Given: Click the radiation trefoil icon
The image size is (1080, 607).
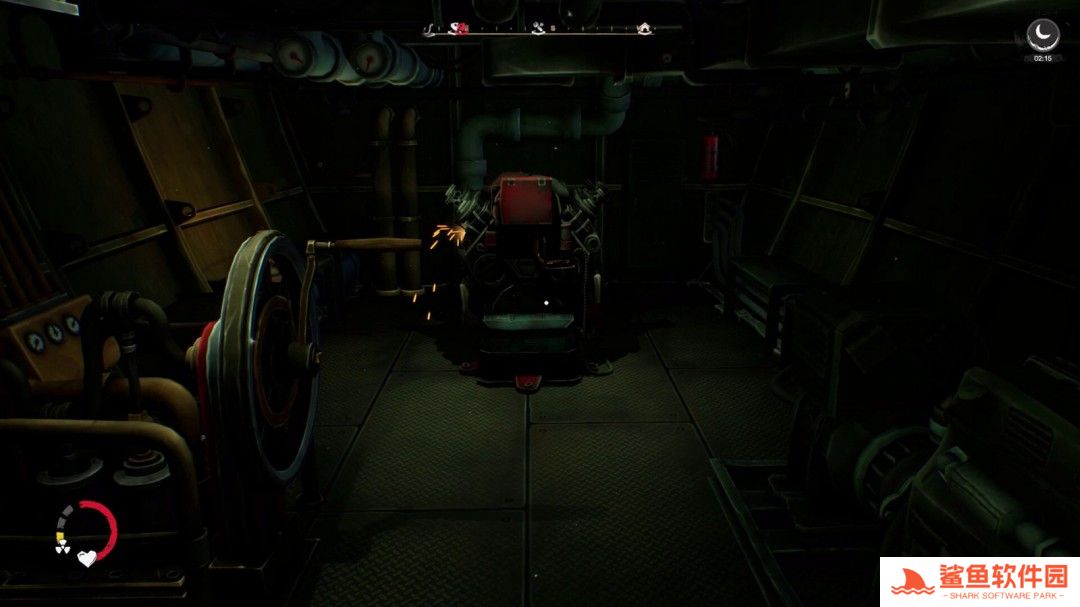Looking at the screenshot, I should (x=62, y=548).
